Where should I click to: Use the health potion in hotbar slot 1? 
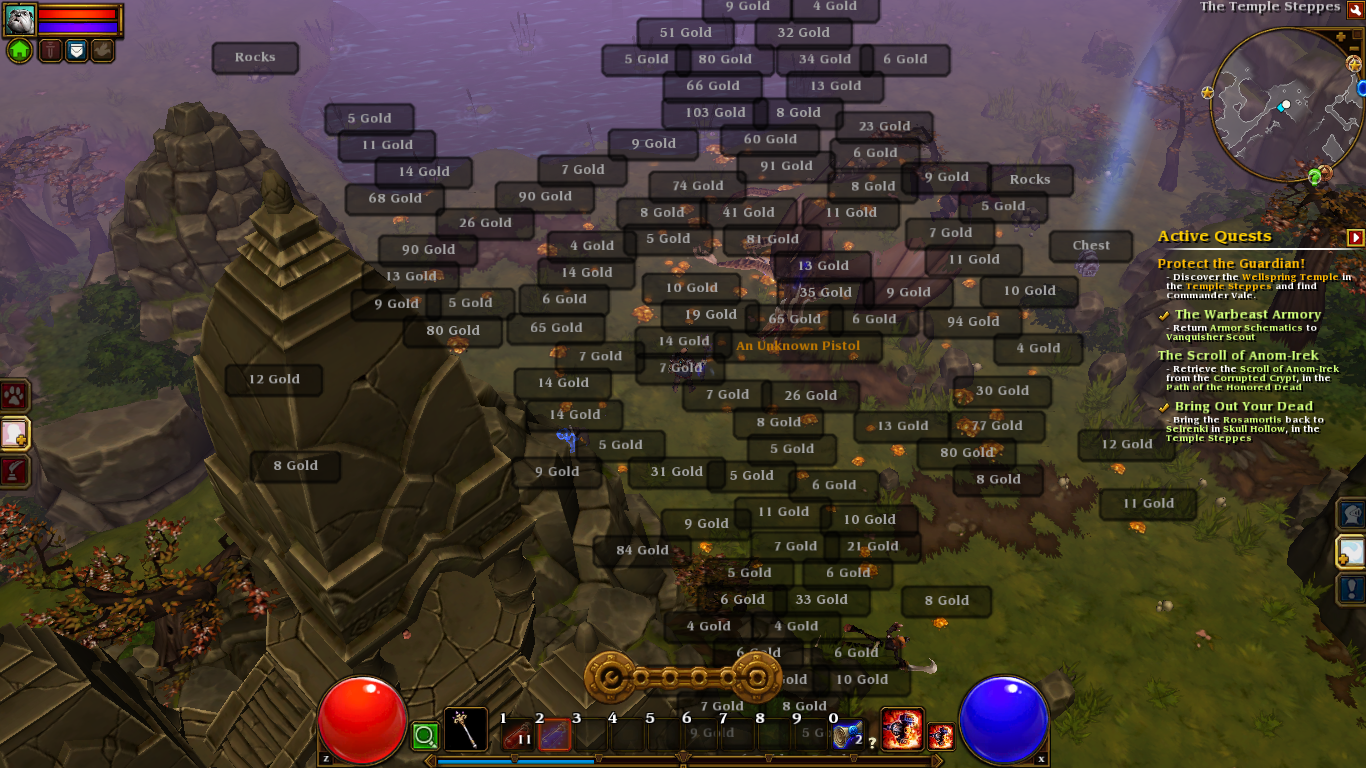[x=517, y=736]
